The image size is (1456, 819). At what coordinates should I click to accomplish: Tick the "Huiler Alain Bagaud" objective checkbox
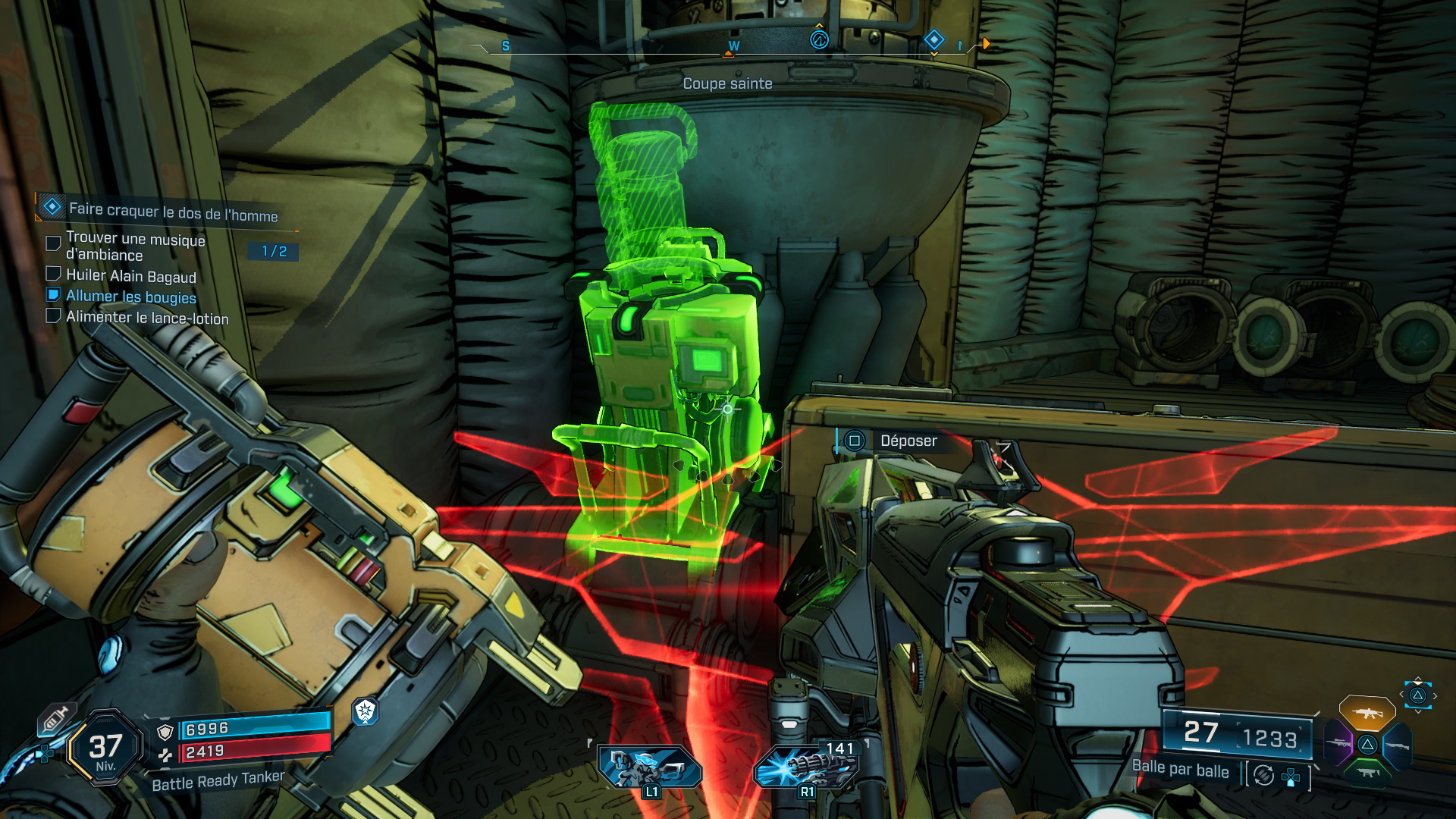[x=53, y=274]
